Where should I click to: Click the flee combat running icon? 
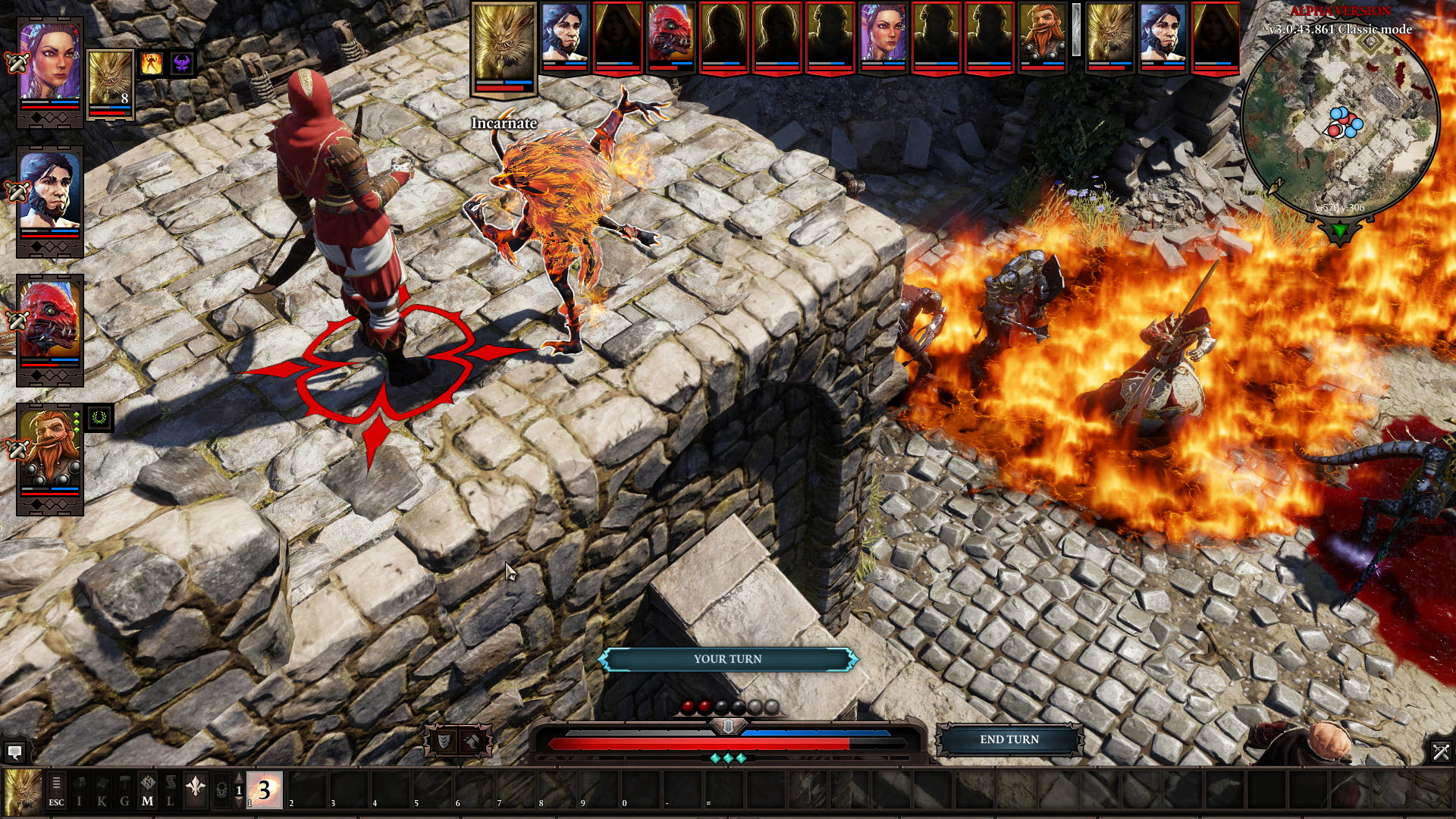tap(472, 742)
